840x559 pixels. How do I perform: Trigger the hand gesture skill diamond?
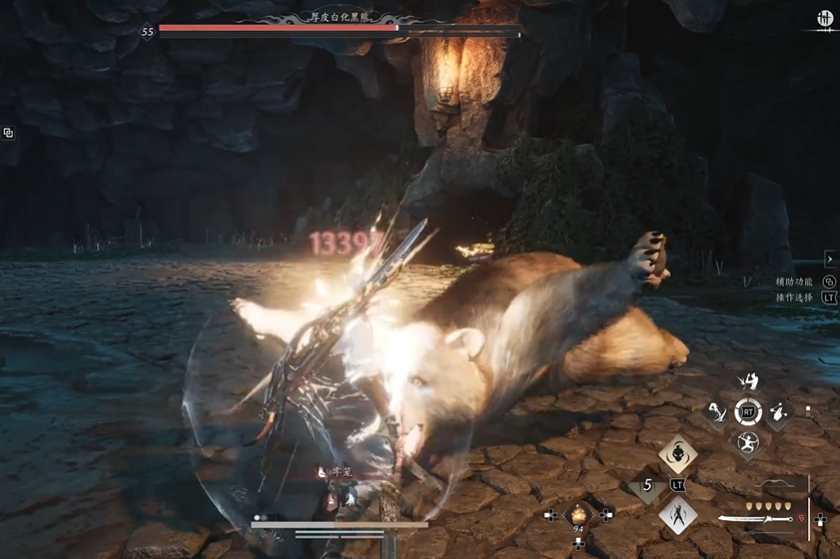pos(778,411)
